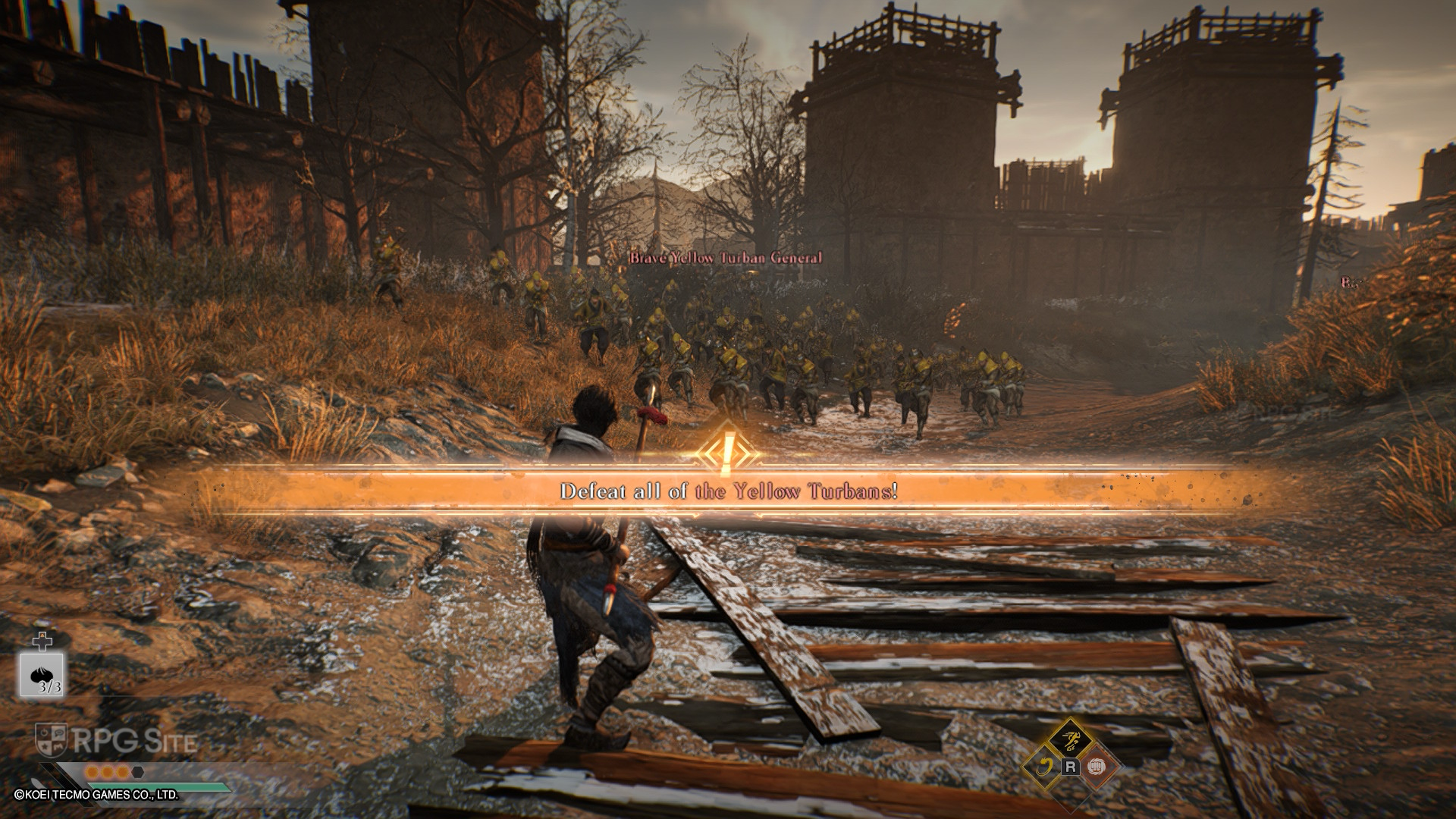Click the Defeat all Yellow Turbans objective banner
Viewport: 1456px width, 819px height.
(x=728, y=491)
